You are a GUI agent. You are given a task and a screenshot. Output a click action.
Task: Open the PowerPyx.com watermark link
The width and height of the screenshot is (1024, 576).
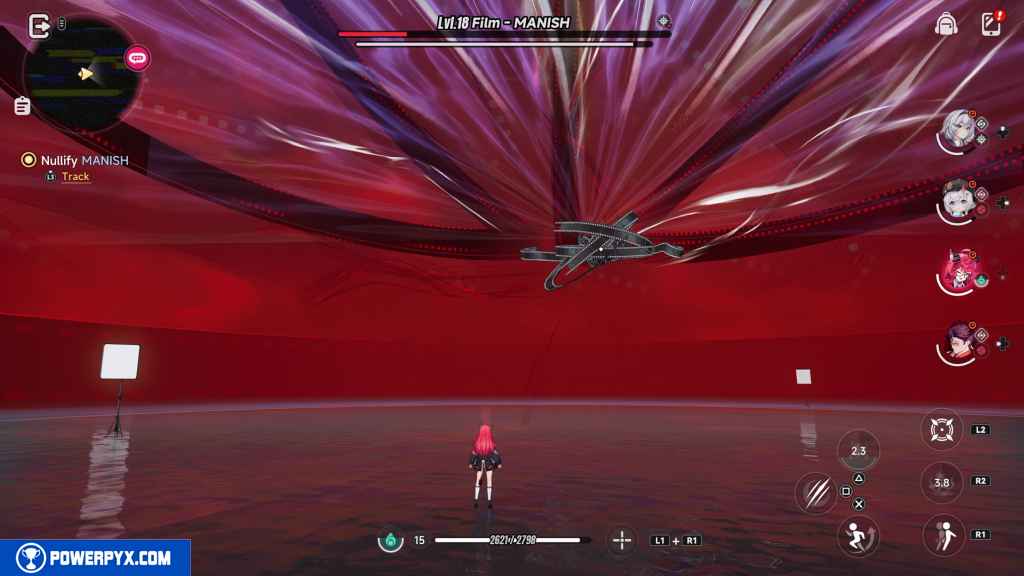coord(95,558)
